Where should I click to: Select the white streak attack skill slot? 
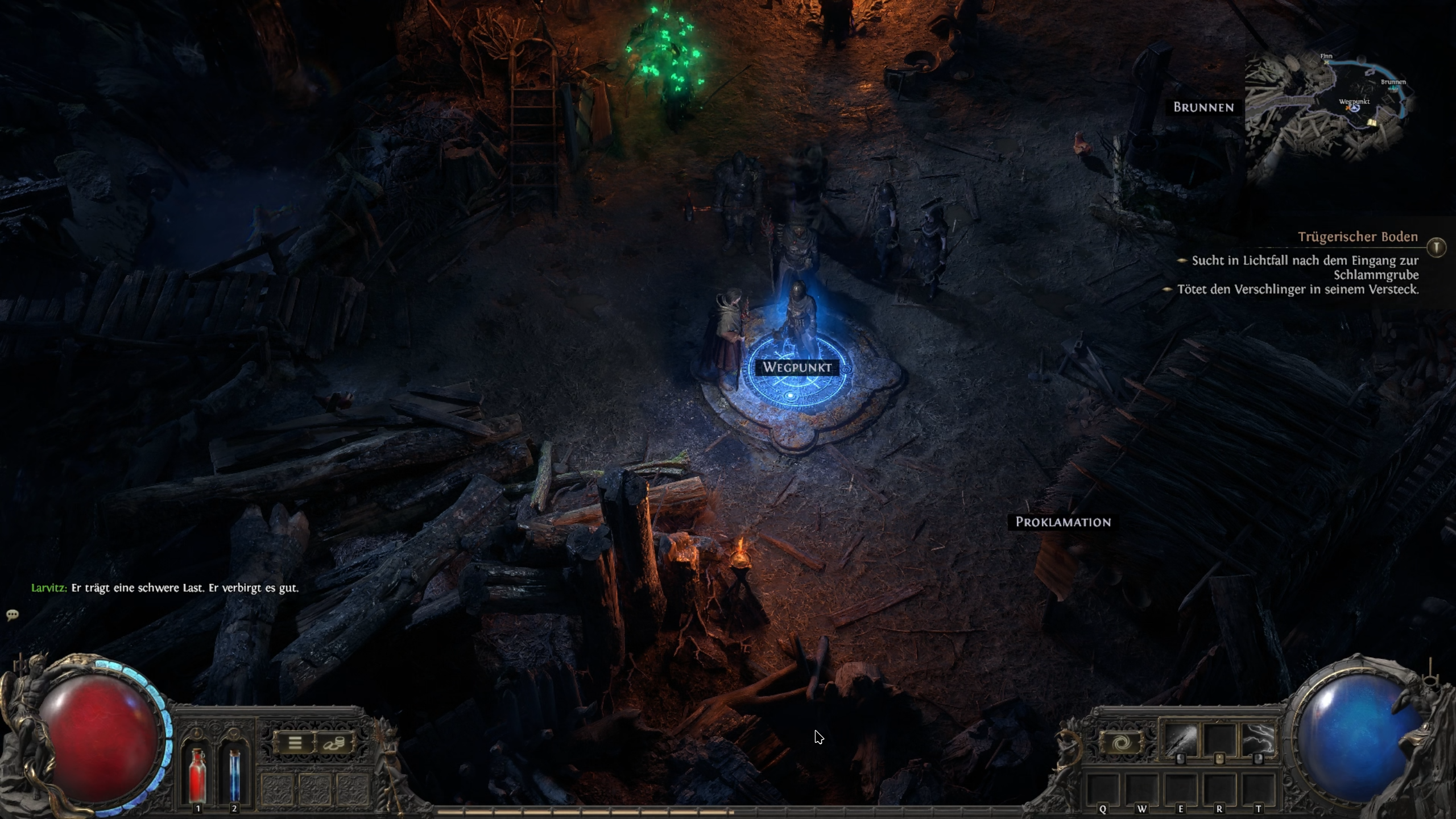(x=1180, y=741)
